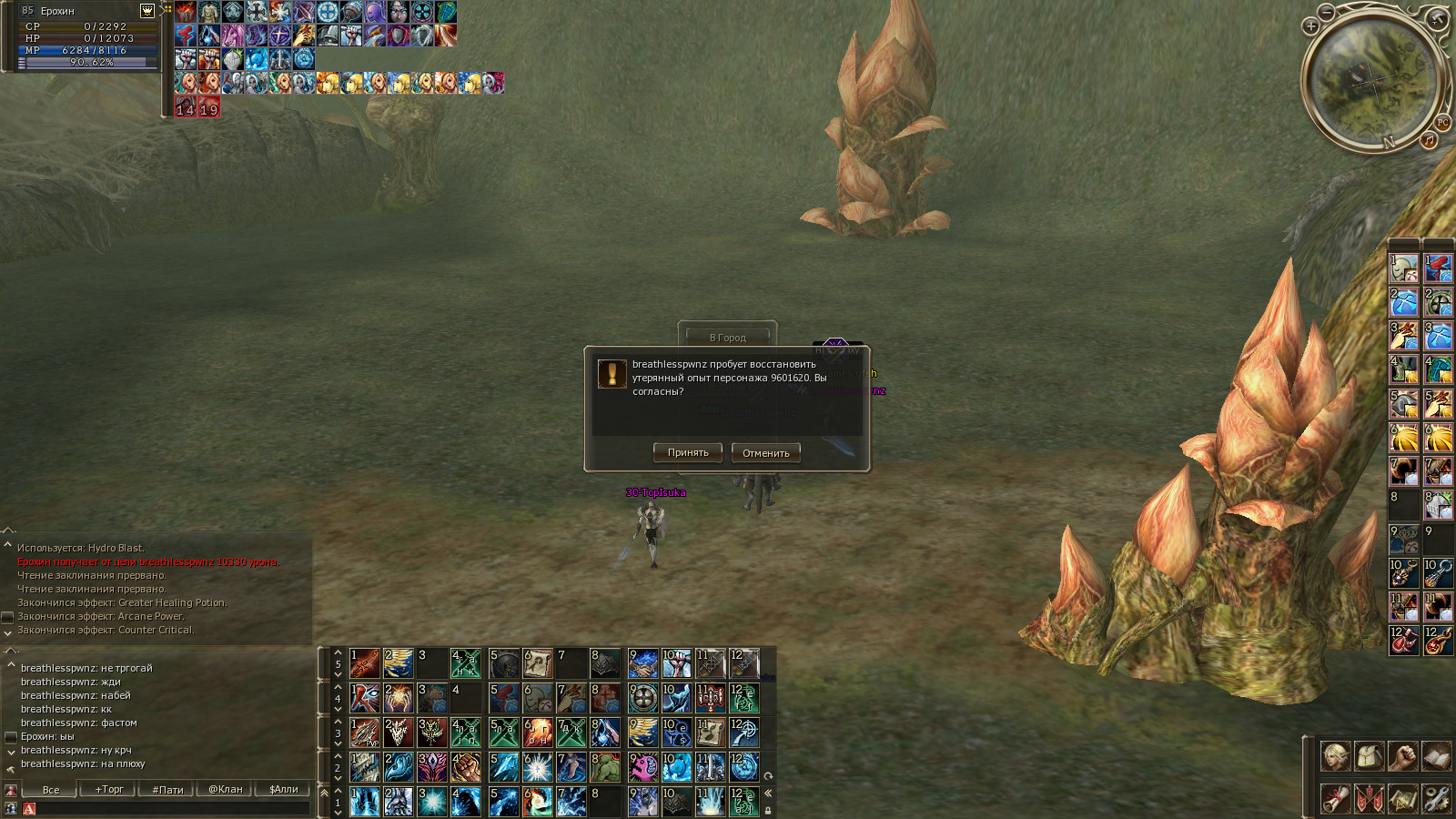Click the circular minimap
This screenshot has height=819, width=1456.
point(1374,82)
